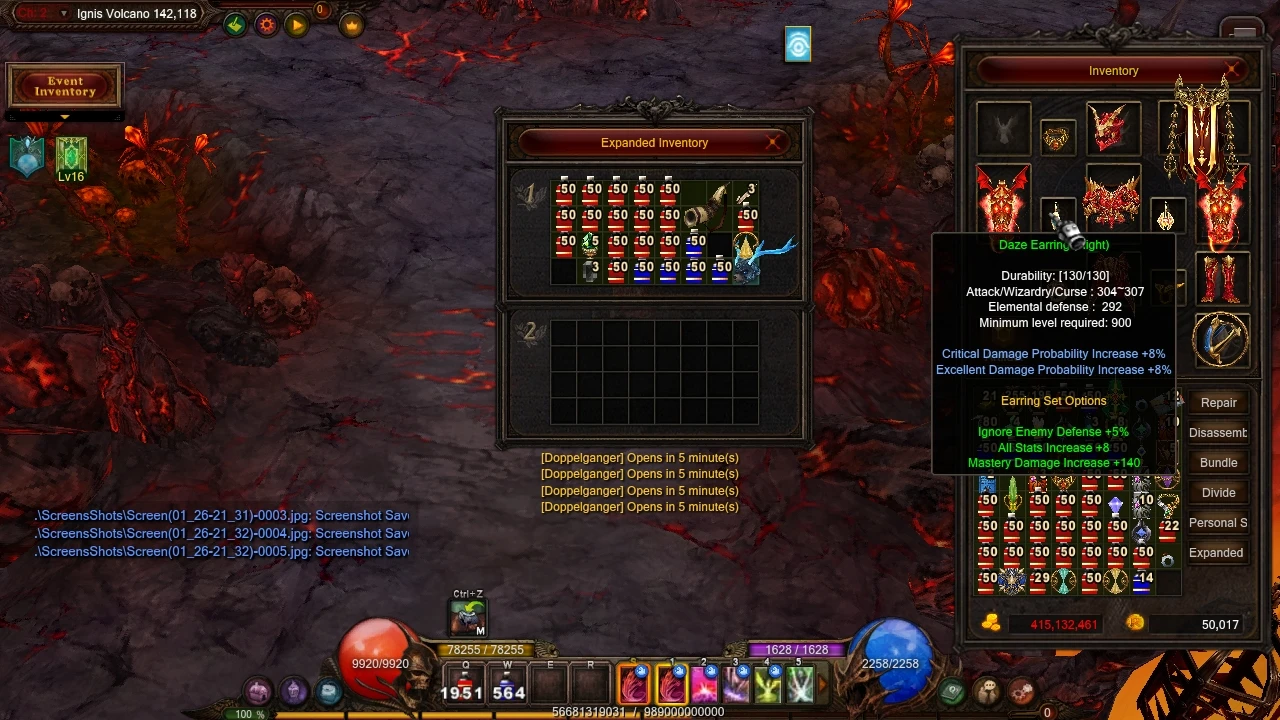Use the blue mana potion on W
1280x720 pixels.
click(x=508, y=686)
